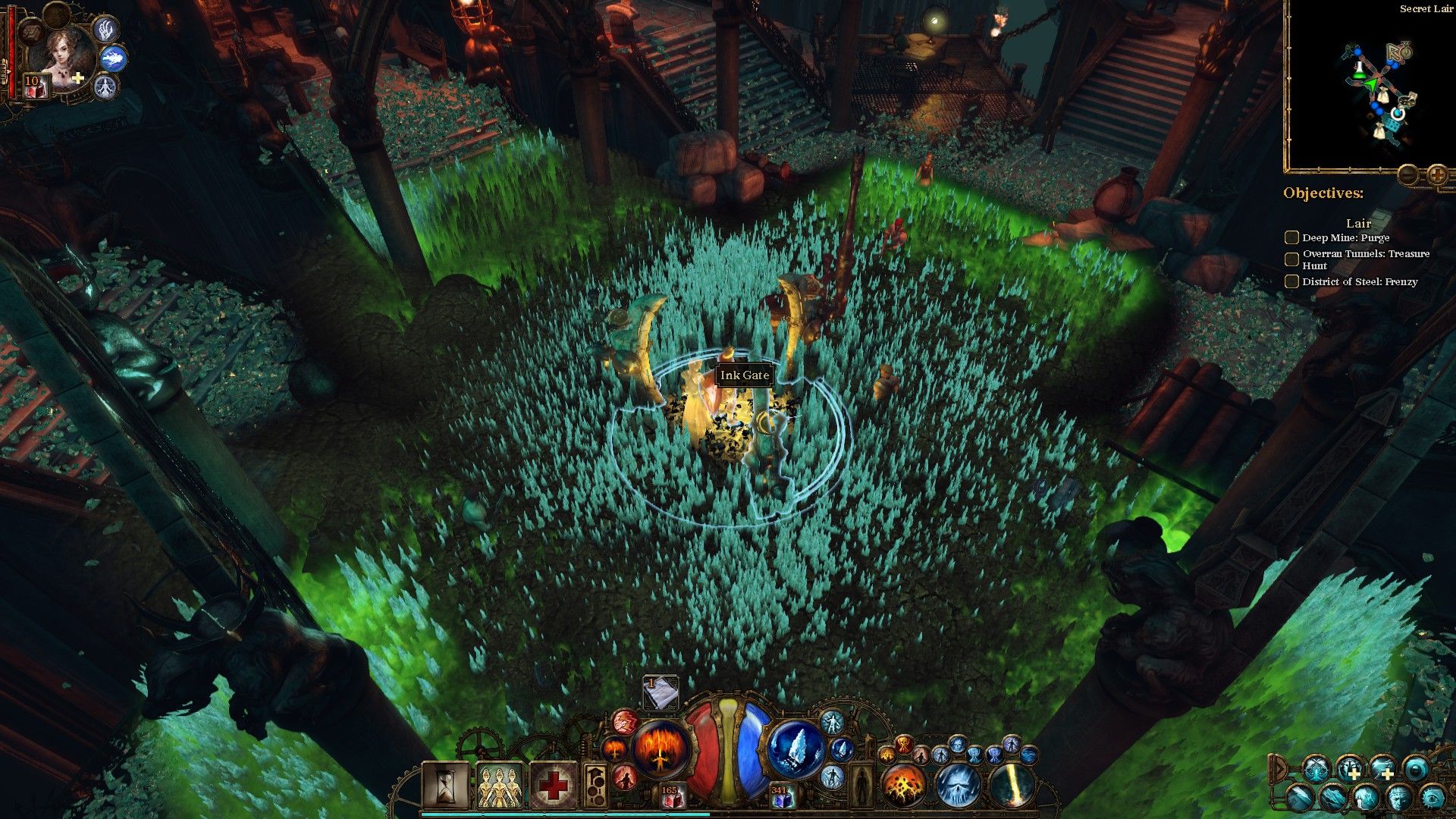Screen dimensions: 1456x819
Task: Toggle the District of Steel: Frenzy objective
Action: 1291,281
